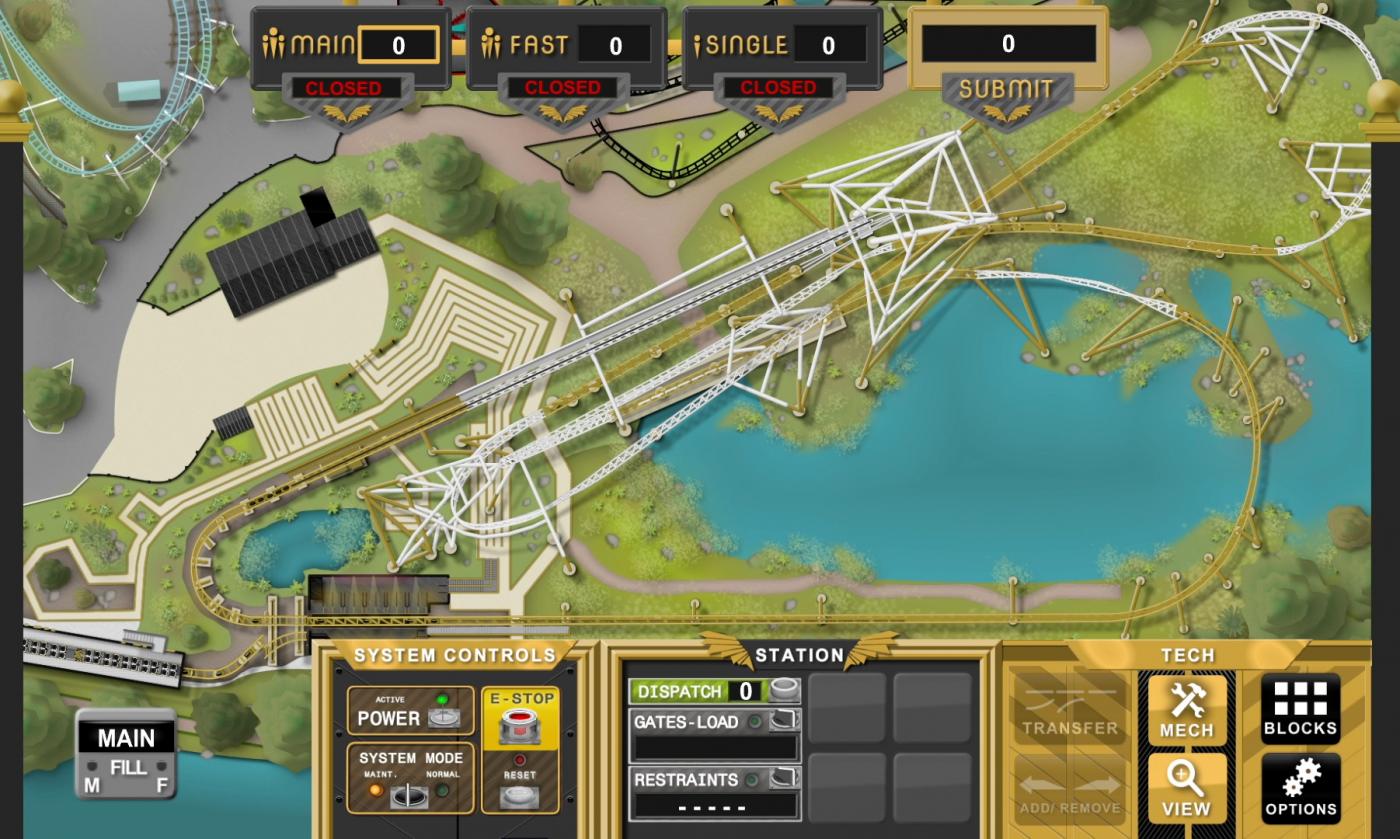Toggle the Power switch
Viewport: 1400px width, 839px height.
coord(441,717)
